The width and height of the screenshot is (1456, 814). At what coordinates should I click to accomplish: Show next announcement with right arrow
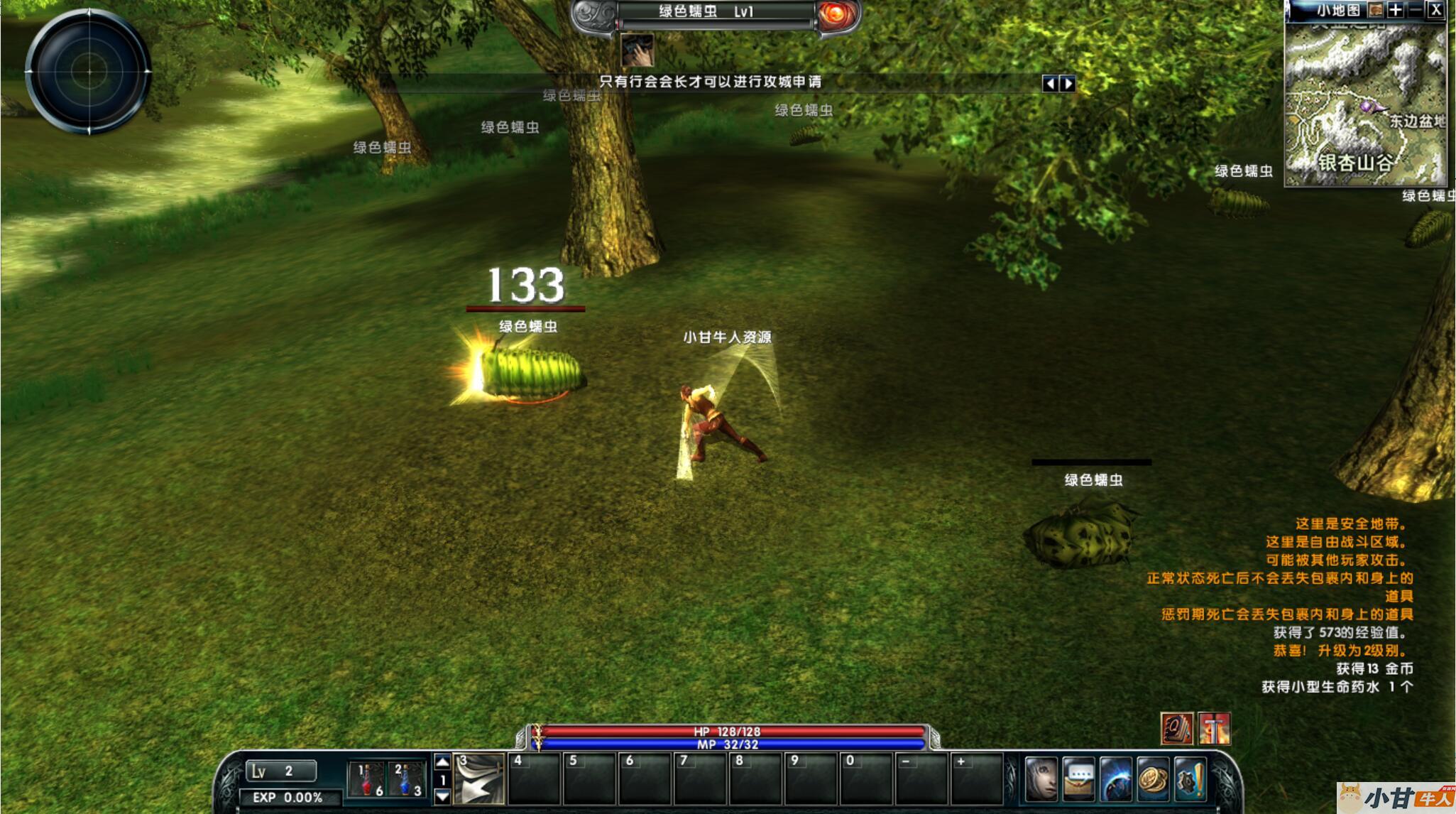pyautogui.click(x=1068, y=84)
